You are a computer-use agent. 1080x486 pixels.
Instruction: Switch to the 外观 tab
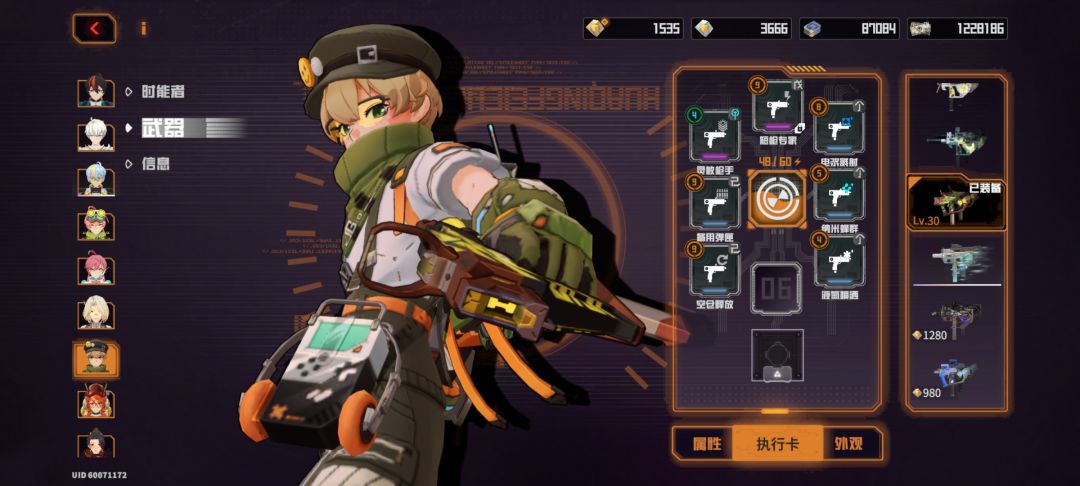tap(849, 443)
